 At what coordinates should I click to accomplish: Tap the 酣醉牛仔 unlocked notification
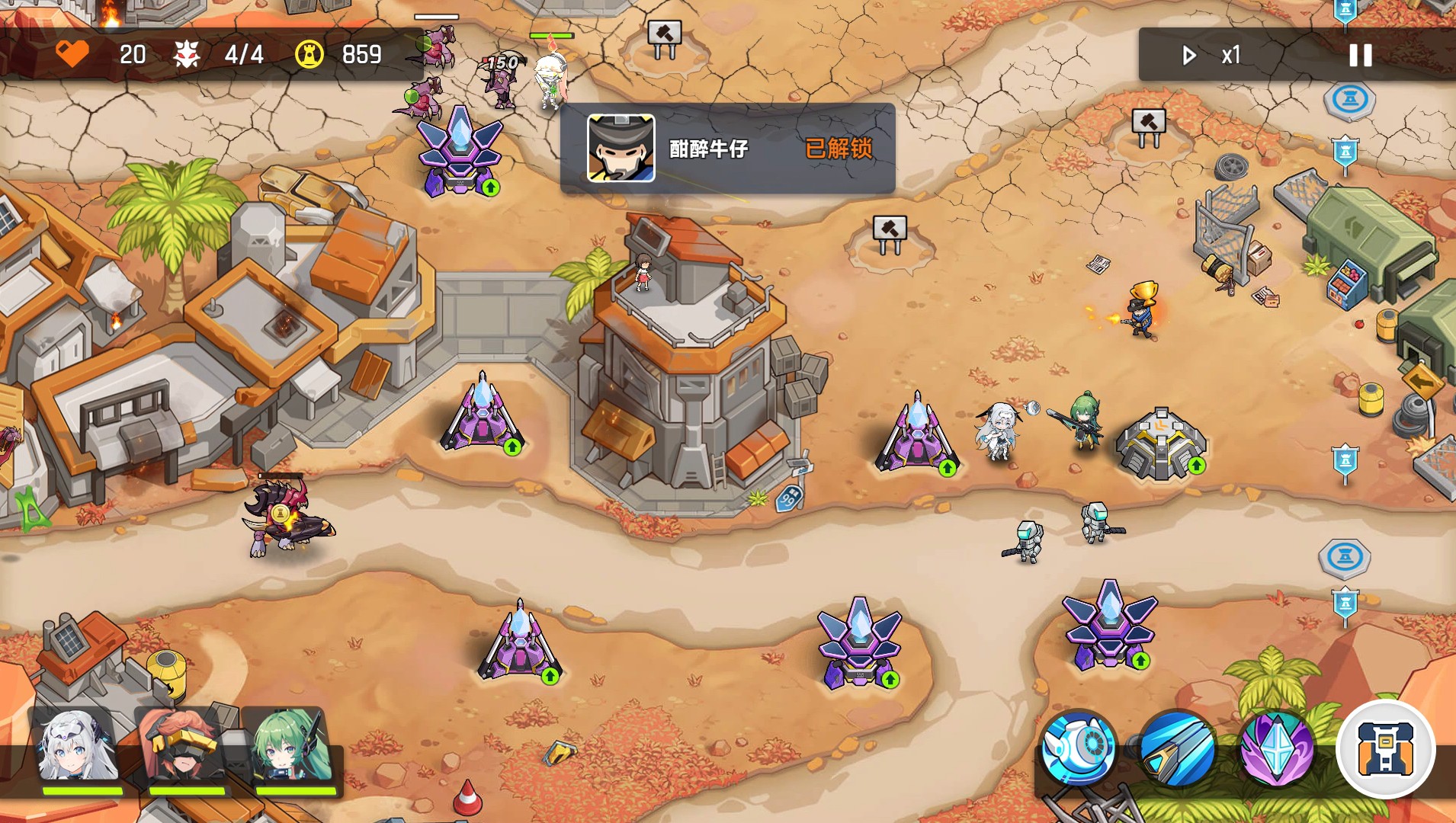pos(727,149)
